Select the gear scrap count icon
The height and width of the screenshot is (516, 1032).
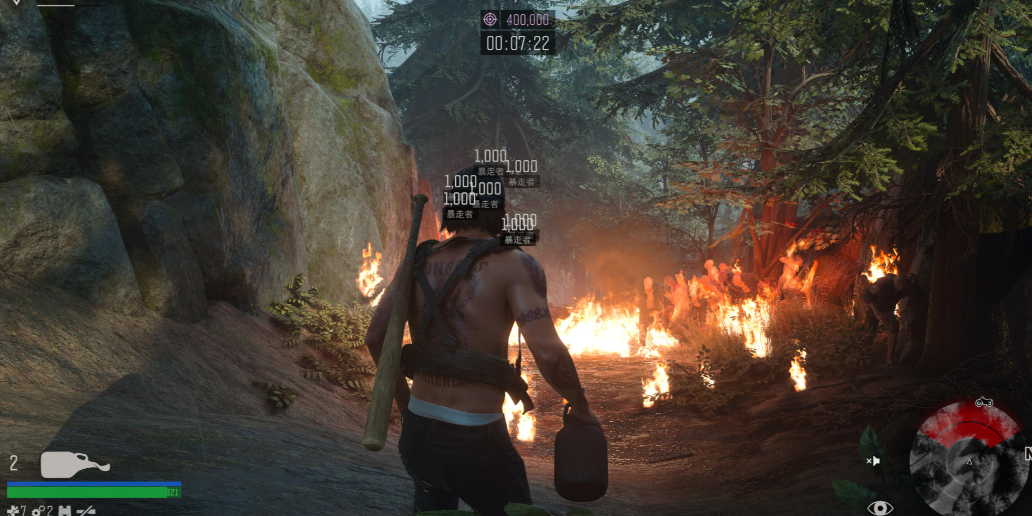pyautogui.click(x=39, y=511)
